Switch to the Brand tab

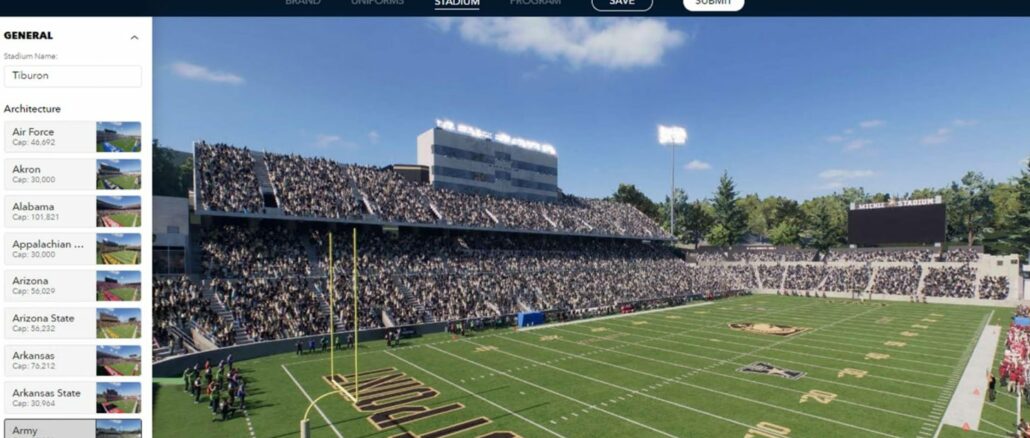pyautogui.click(x=303, y=3)
